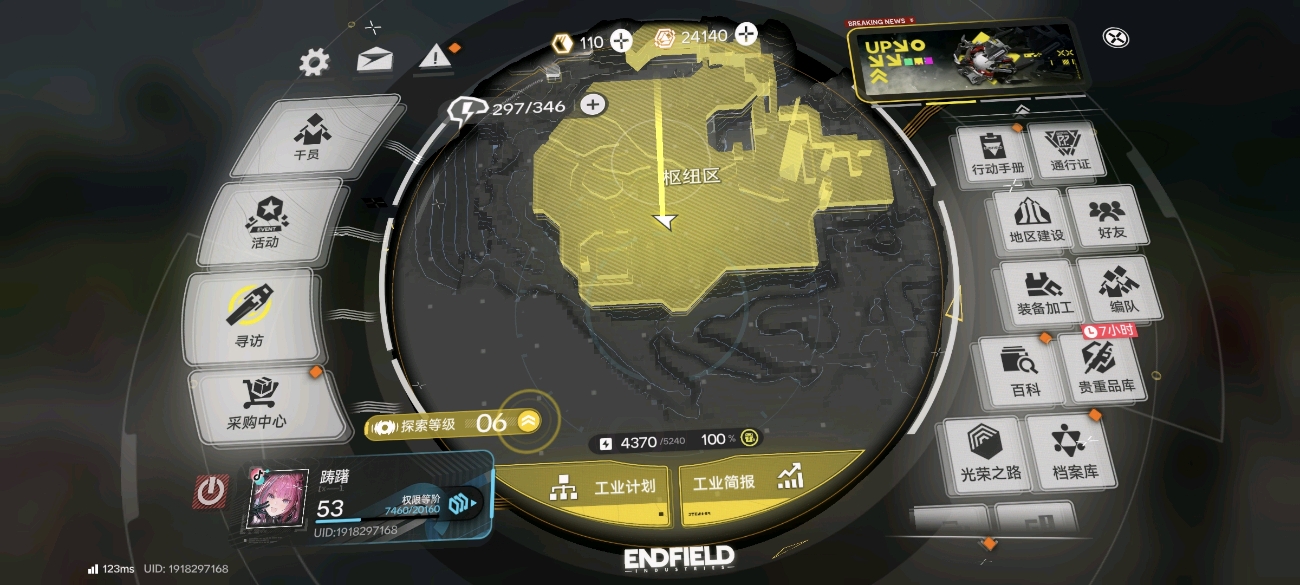Open the 贵重品库 valuables storage
The width and height of the screenshot is (1300, 585).
coord(1104,367)
